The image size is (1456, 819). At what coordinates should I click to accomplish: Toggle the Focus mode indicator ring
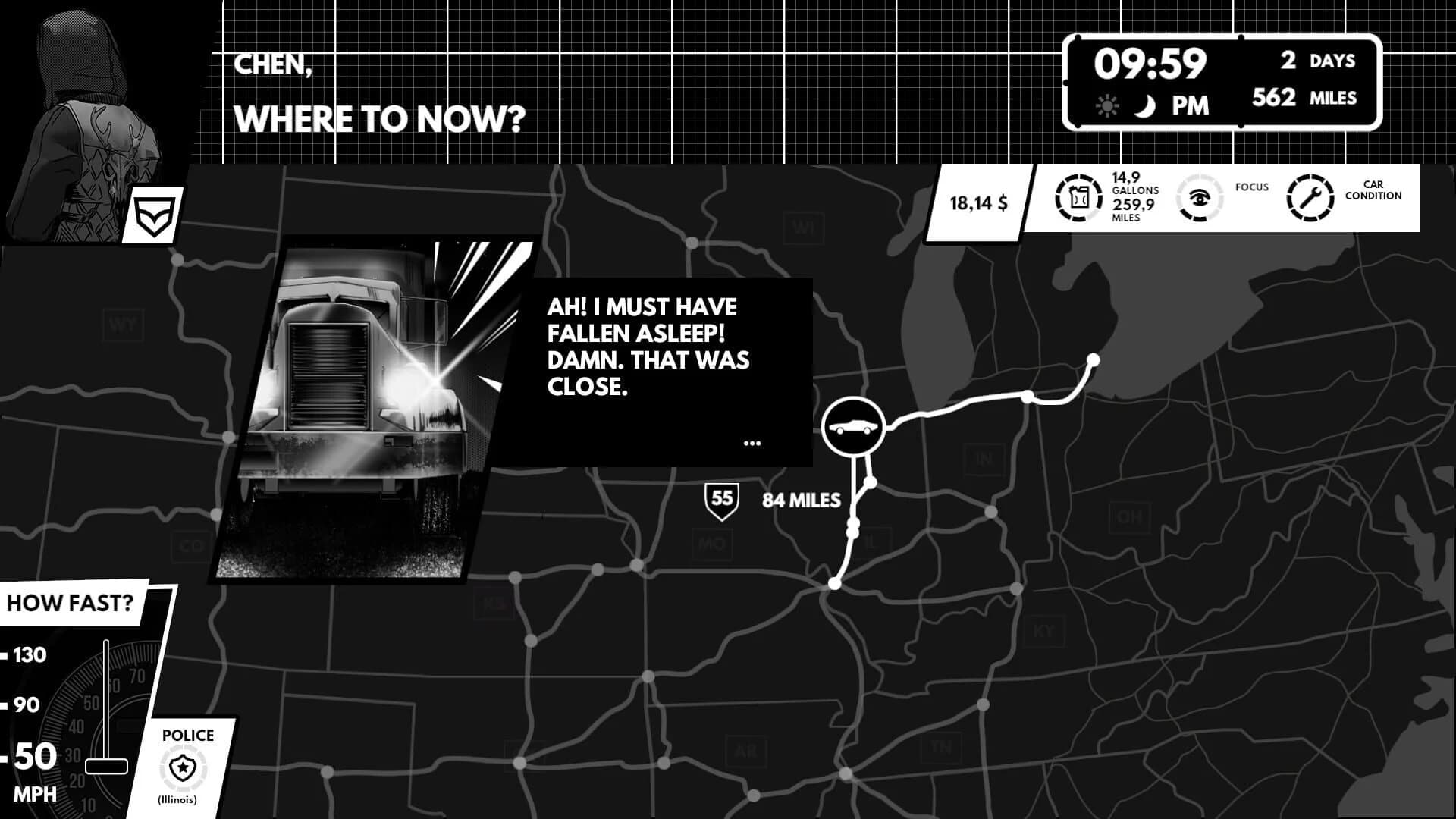pos(1200,197)
